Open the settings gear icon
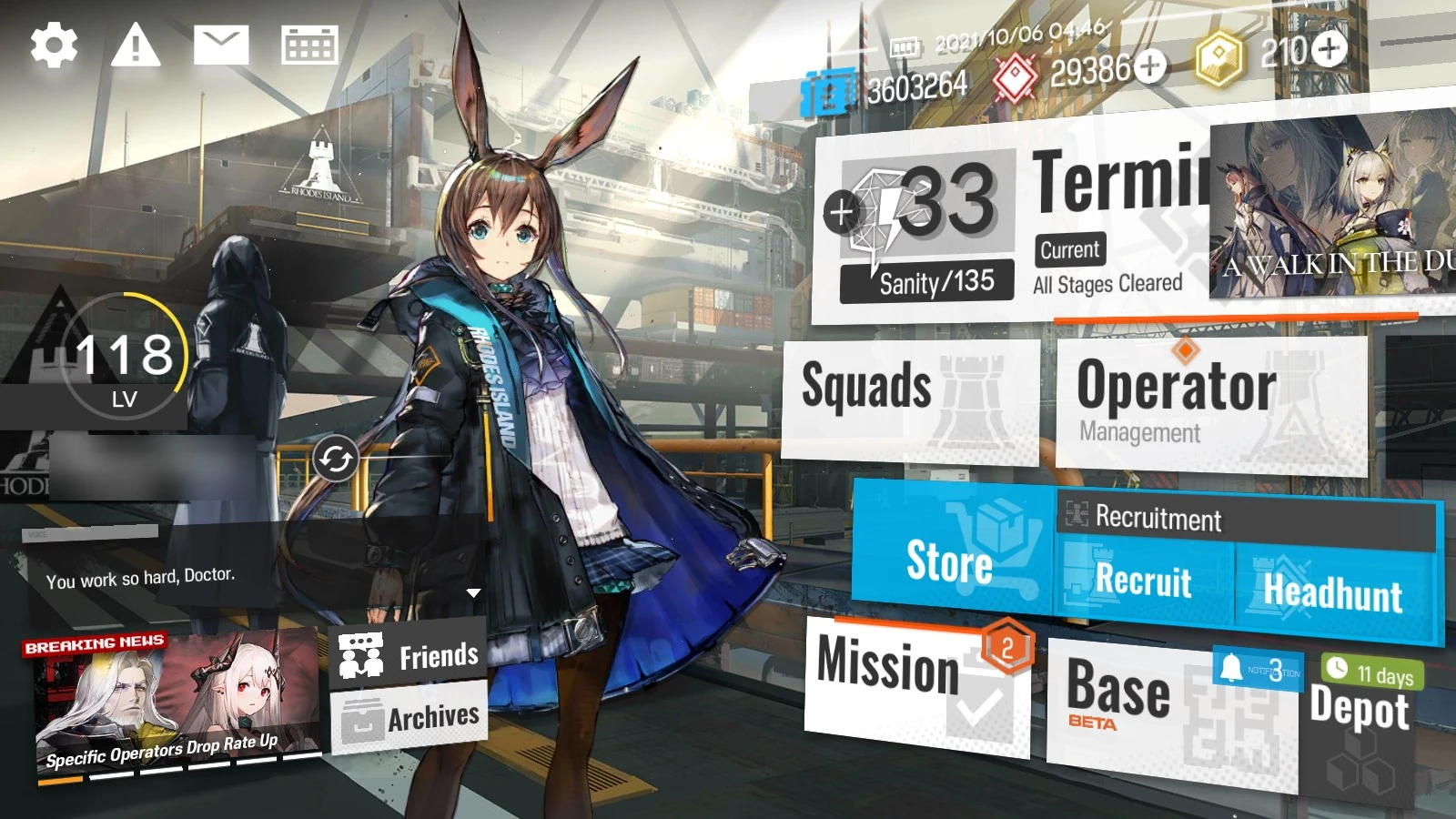1456x819 pixels. [x=52, y=43]
